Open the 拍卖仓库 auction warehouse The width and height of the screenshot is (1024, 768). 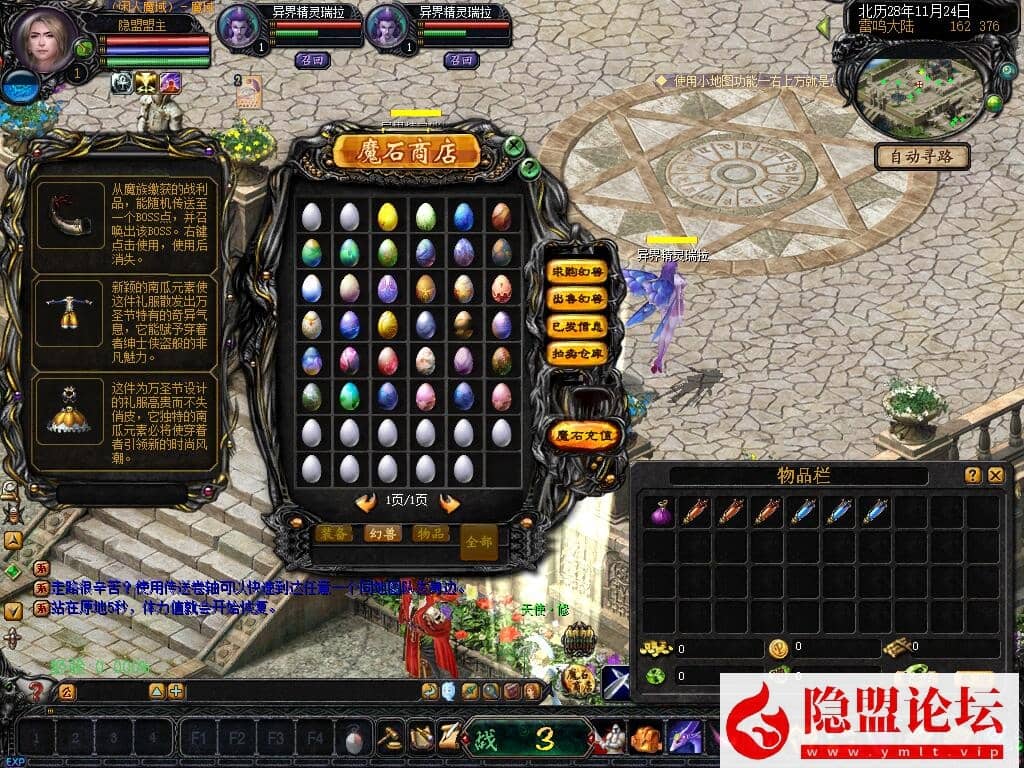tap(578, 353)
